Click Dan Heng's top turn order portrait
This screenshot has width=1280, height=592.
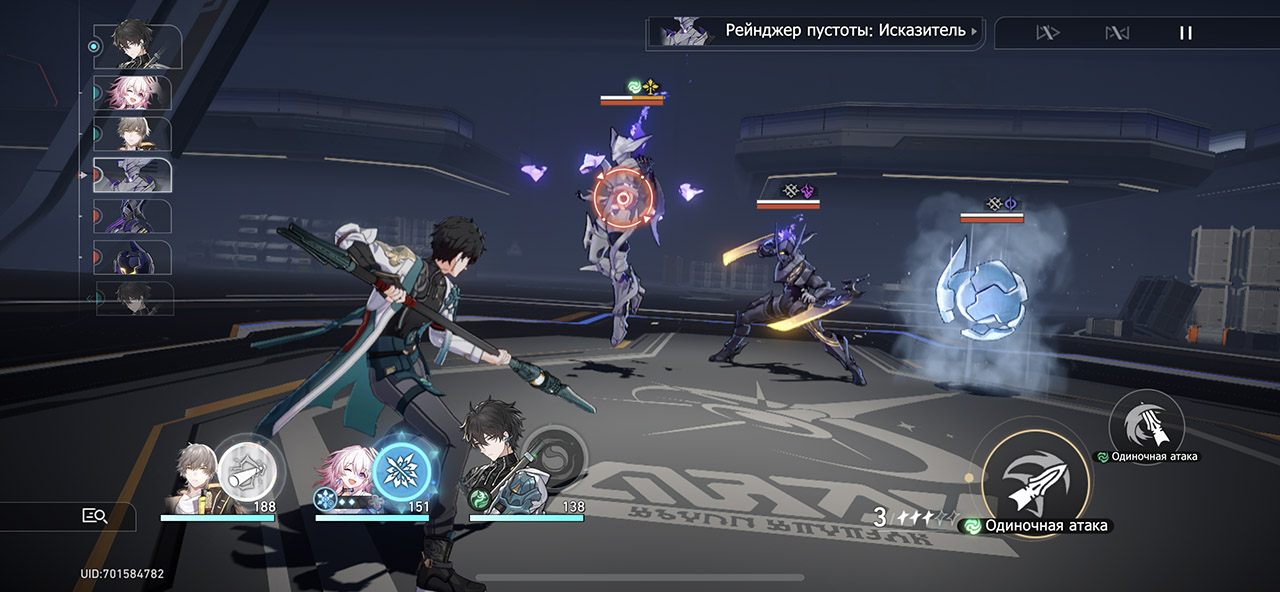136,45
